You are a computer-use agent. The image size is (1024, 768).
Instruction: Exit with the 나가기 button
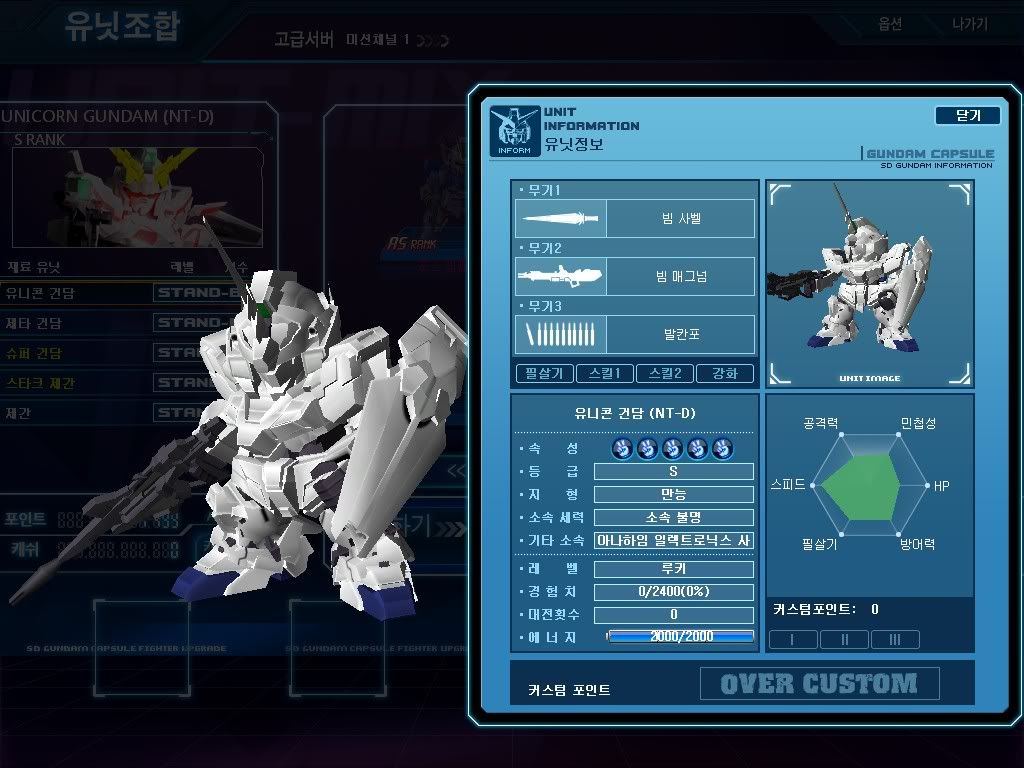(970, 24)
